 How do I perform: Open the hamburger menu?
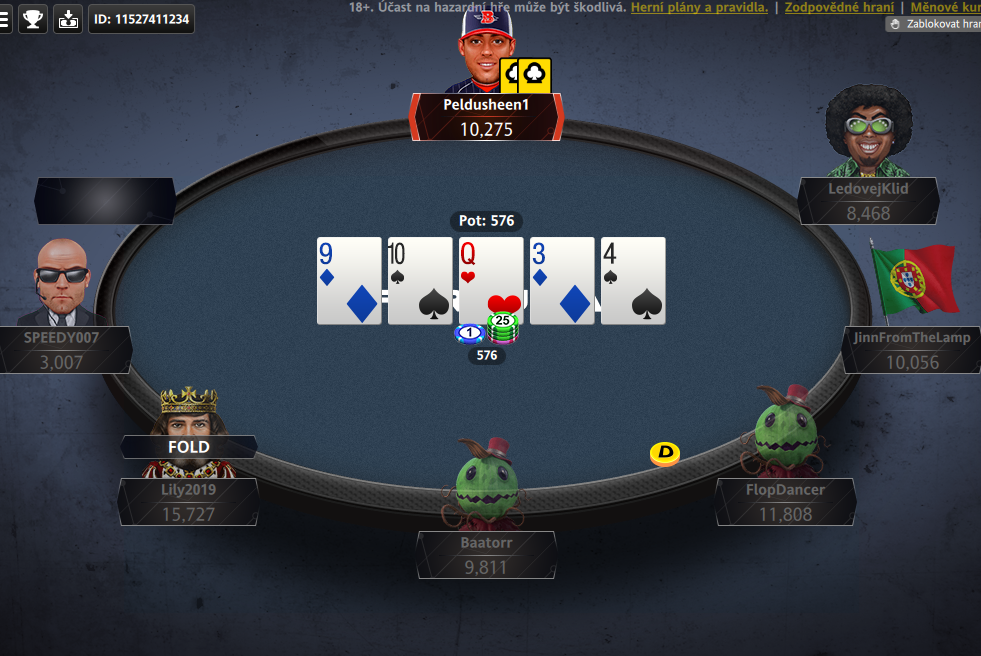5,19
